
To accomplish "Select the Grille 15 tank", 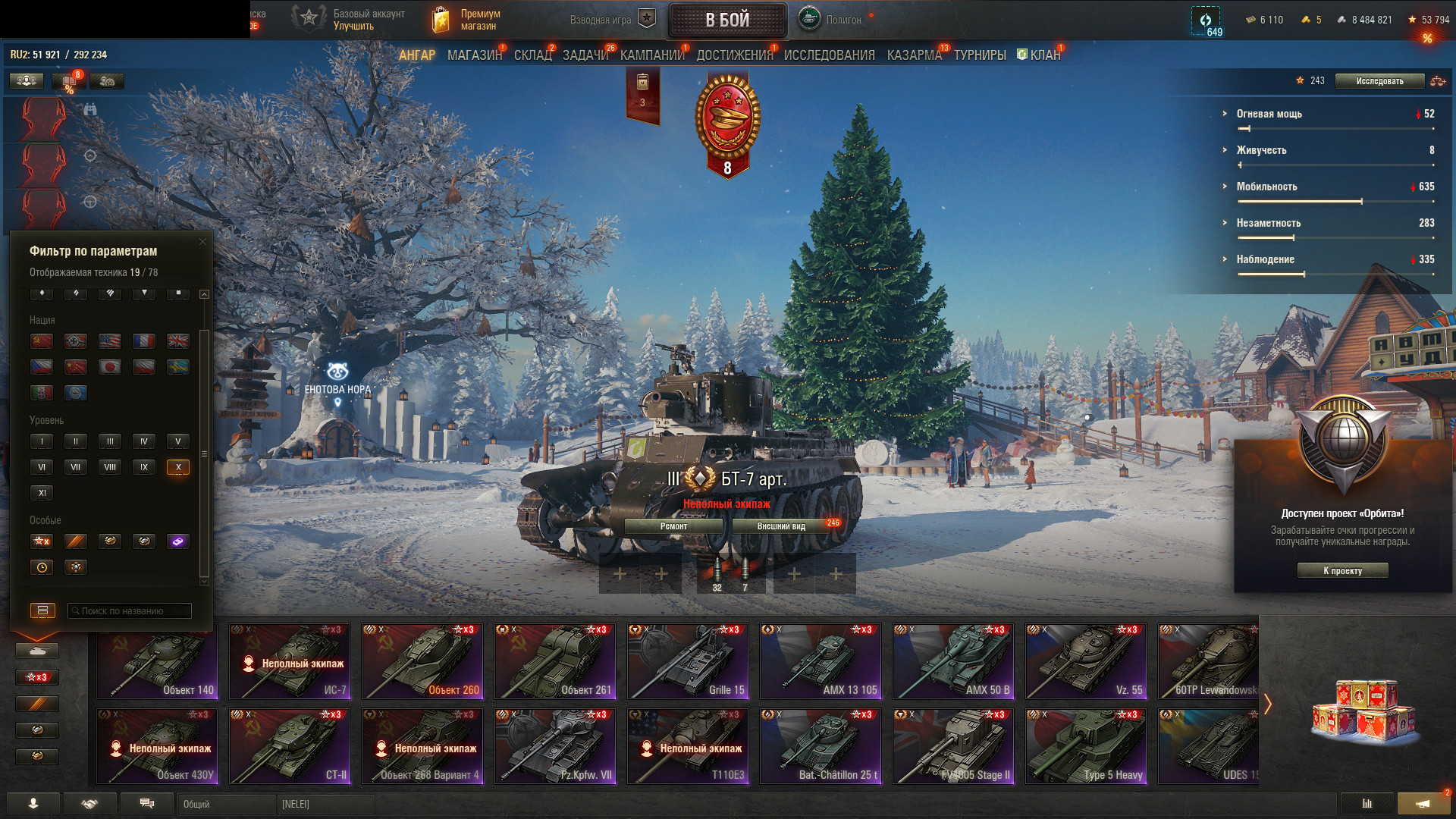I will coord(688,661).
